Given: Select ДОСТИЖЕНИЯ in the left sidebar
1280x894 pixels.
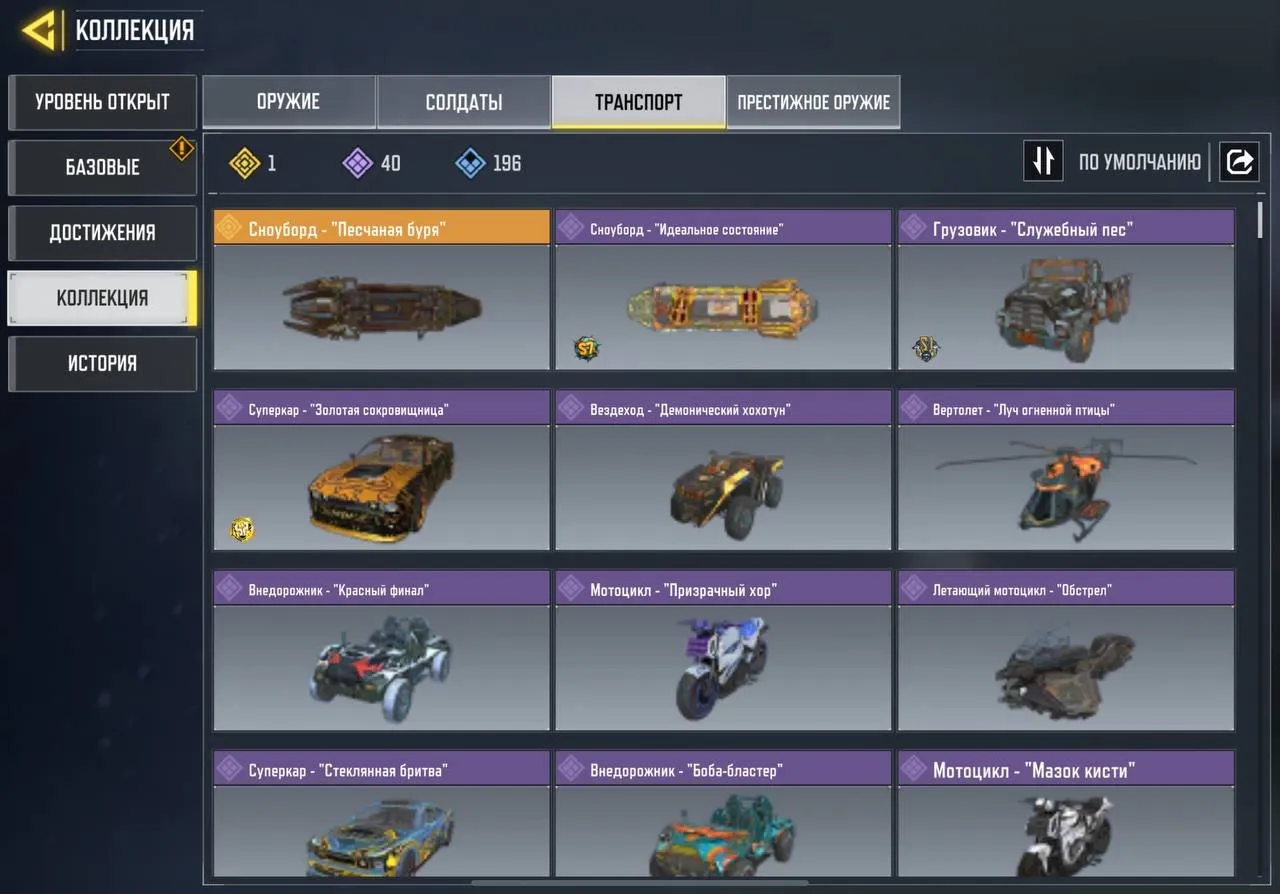Looking at the screenshot, I should tap(102, 232).
